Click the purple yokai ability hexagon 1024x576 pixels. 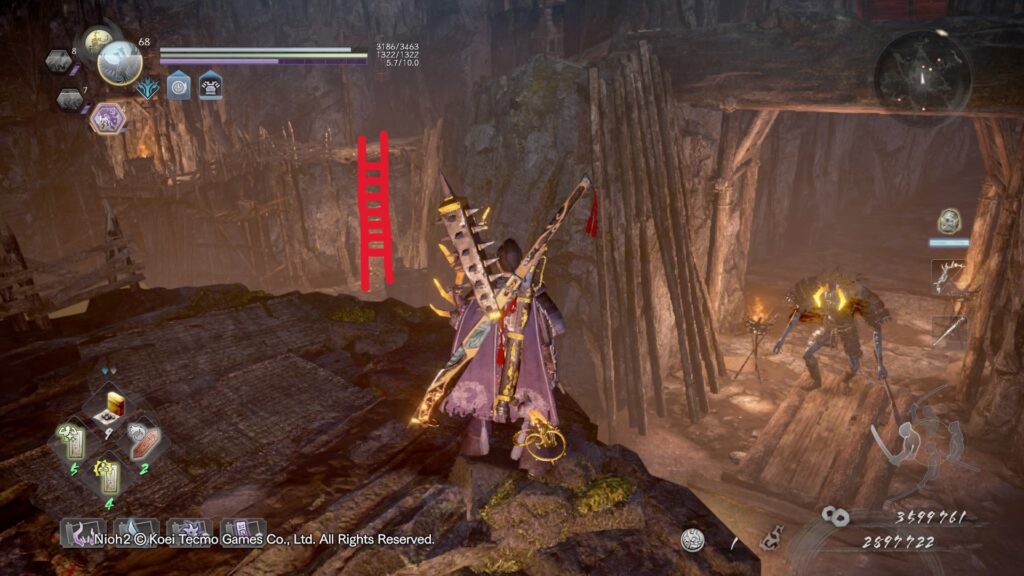click(x=107, y=118)
